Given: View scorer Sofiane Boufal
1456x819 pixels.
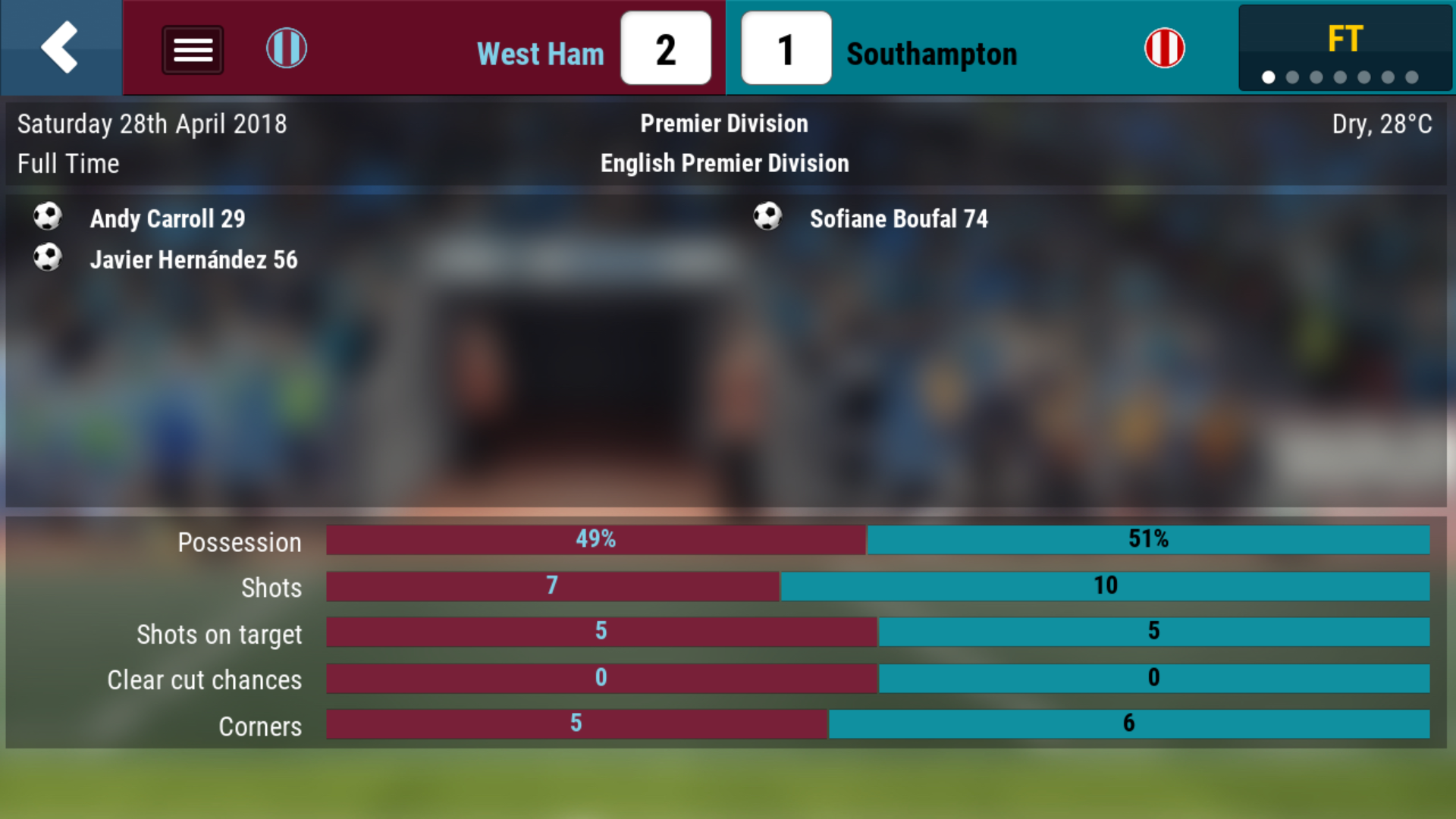Looking at the screenshot, I should (898, 218).
